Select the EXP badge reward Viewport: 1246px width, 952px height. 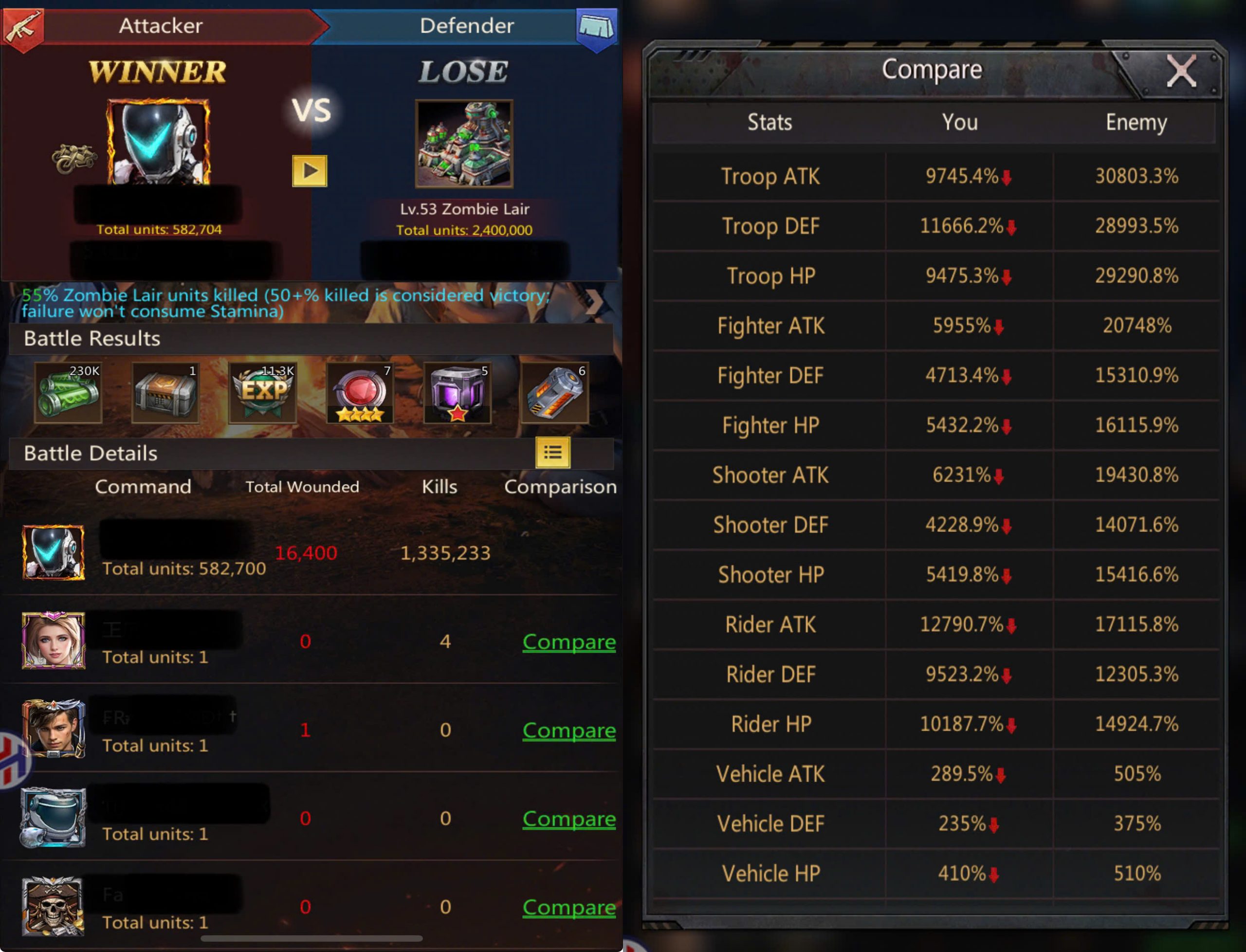point(263,393)
